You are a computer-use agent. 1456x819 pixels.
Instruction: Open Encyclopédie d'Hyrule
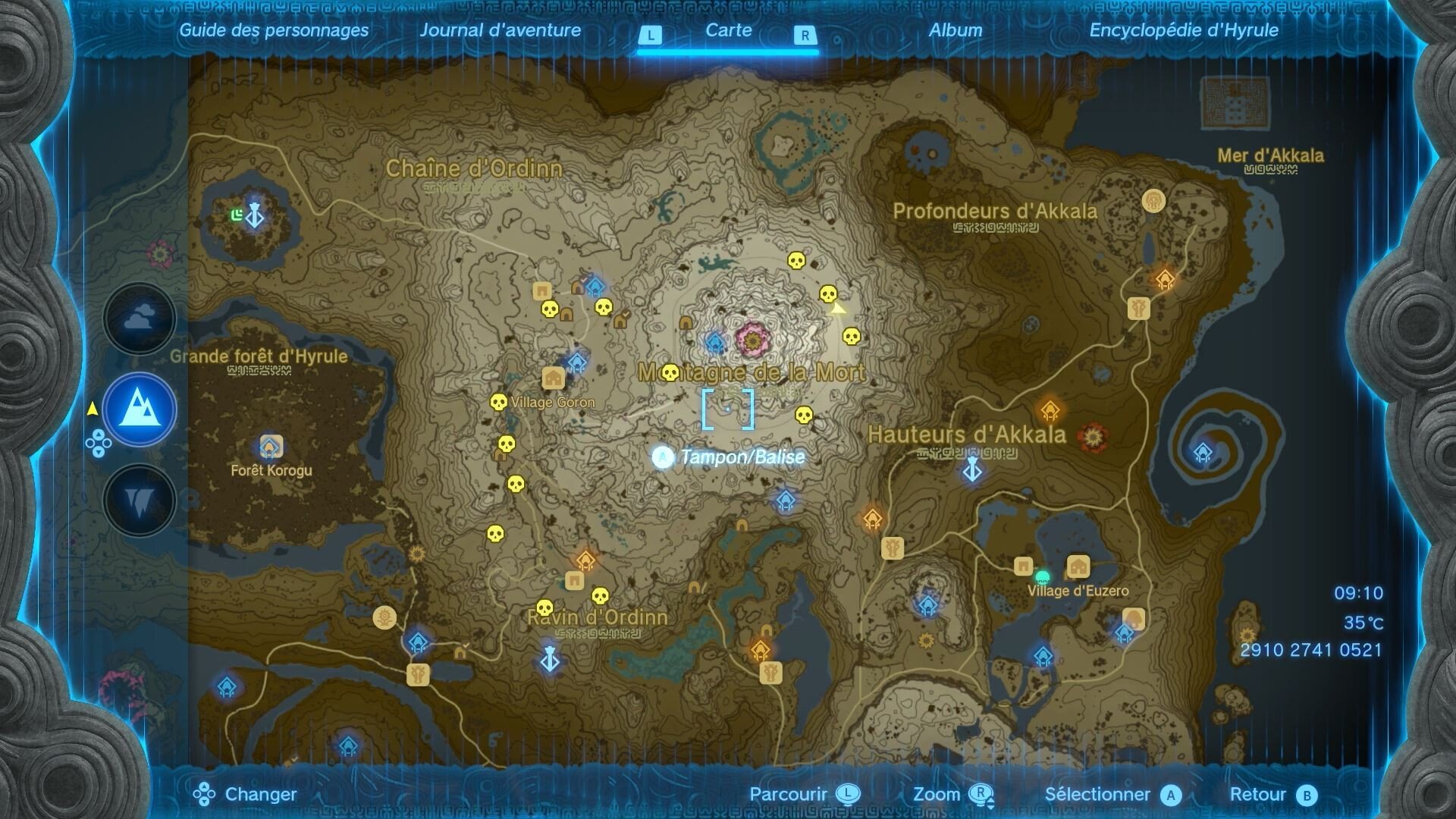(x=1183, y=31)
